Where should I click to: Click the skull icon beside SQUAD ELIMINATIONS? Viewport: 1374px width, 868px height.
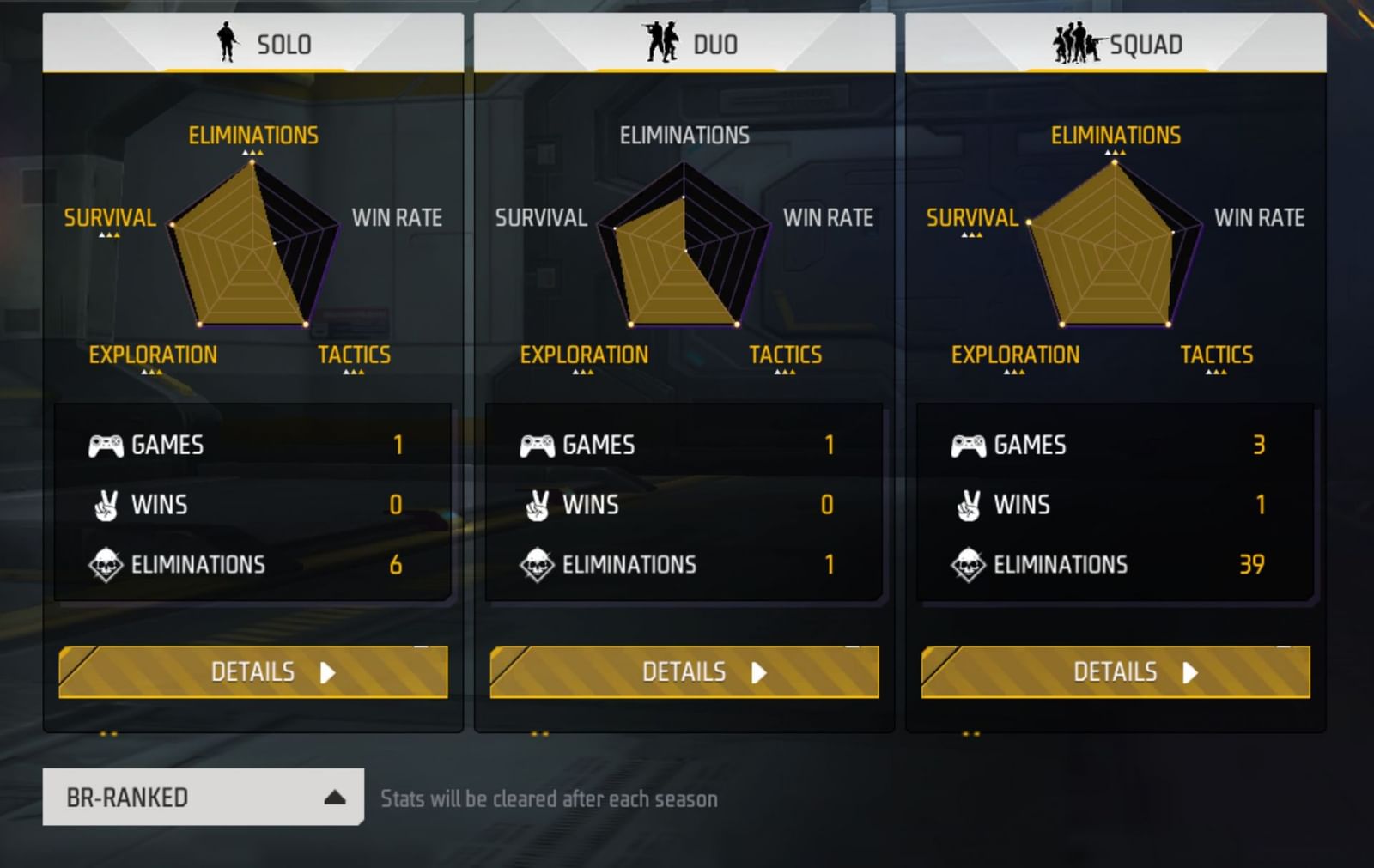[x=969, y=564]
